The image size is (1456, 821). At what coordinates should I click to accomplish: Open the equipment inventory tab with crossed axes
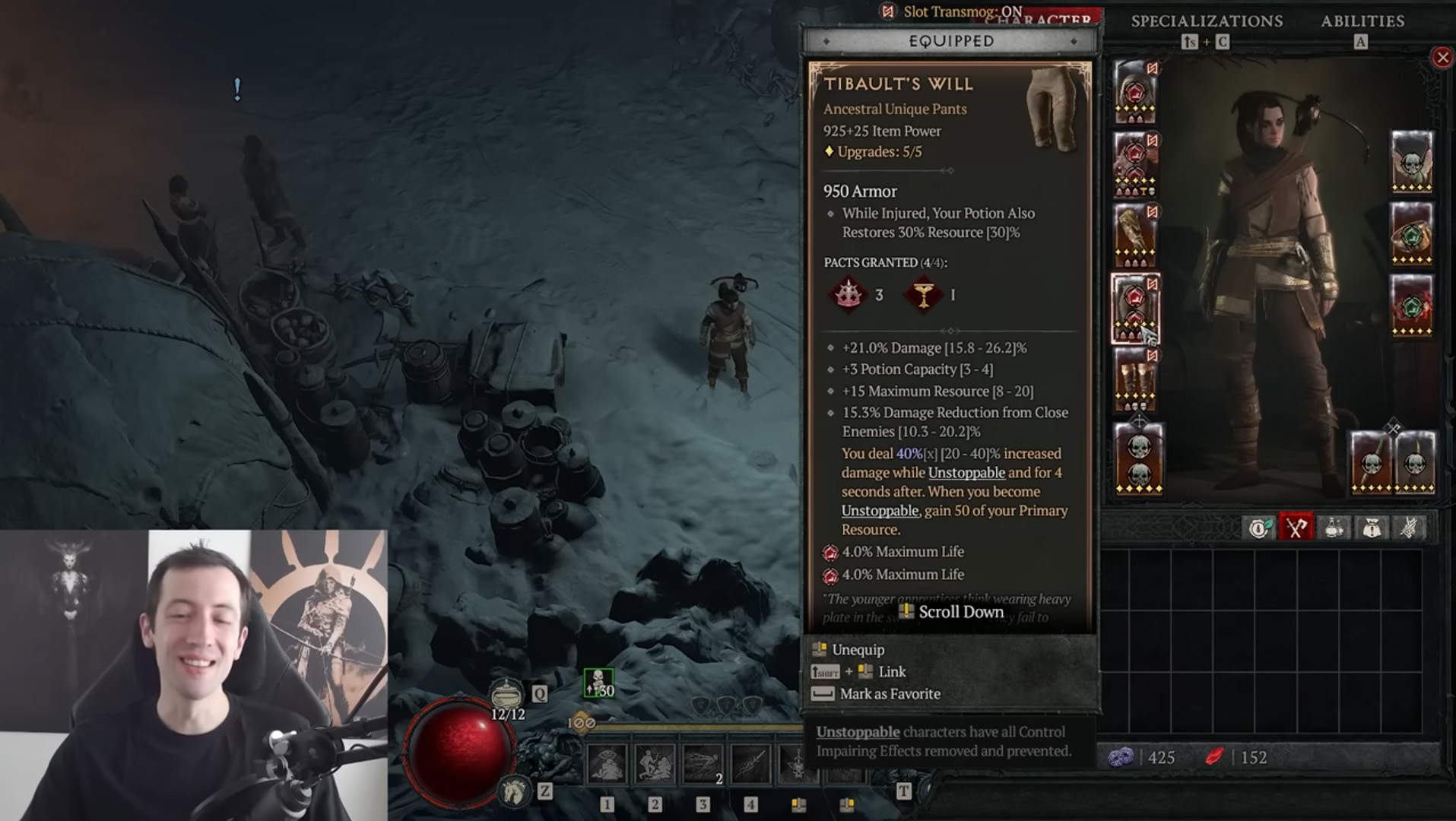click(x=1296, y=528)
